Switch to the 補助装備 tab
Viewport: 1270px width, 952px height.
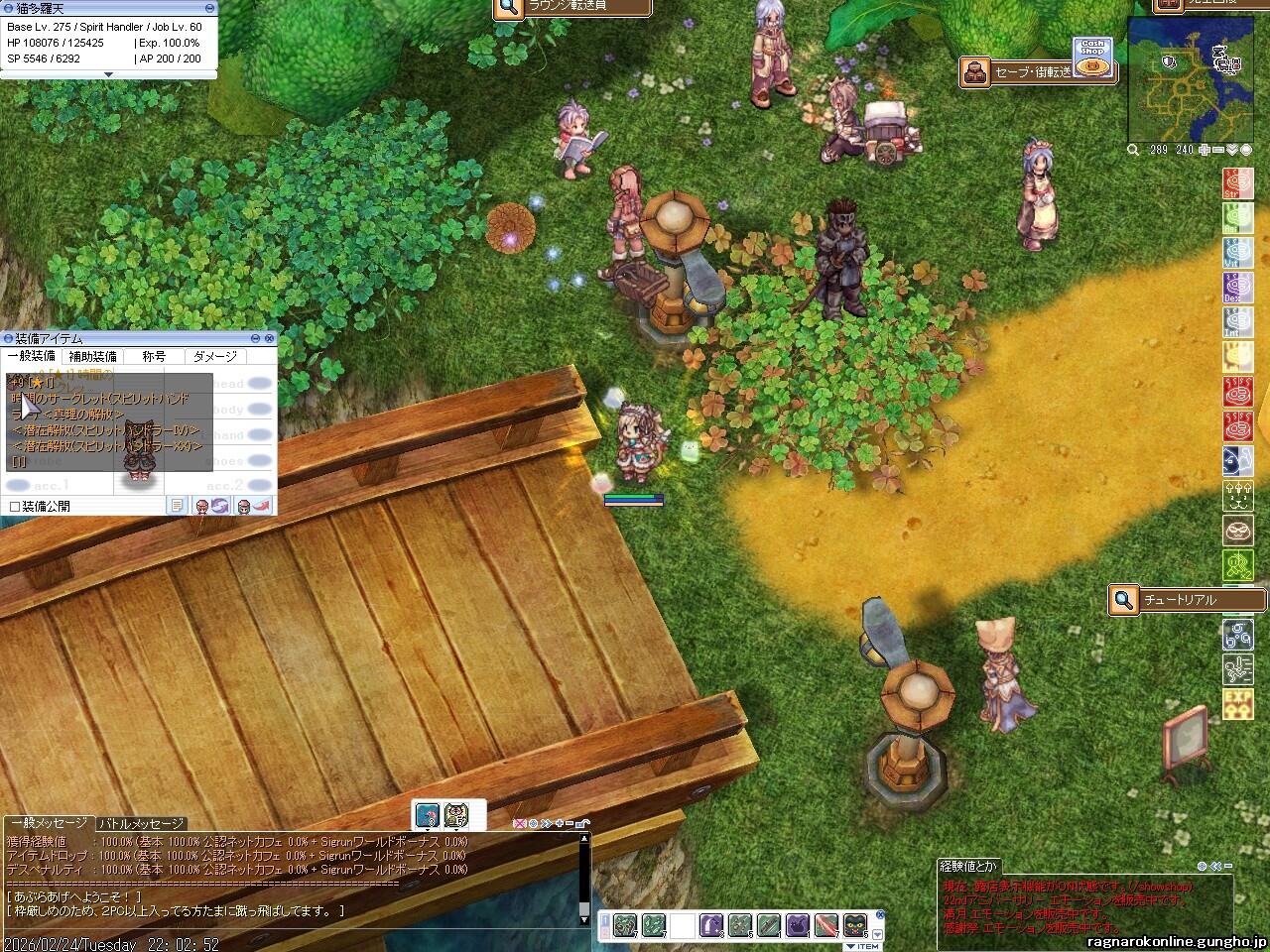coord(92,356)
